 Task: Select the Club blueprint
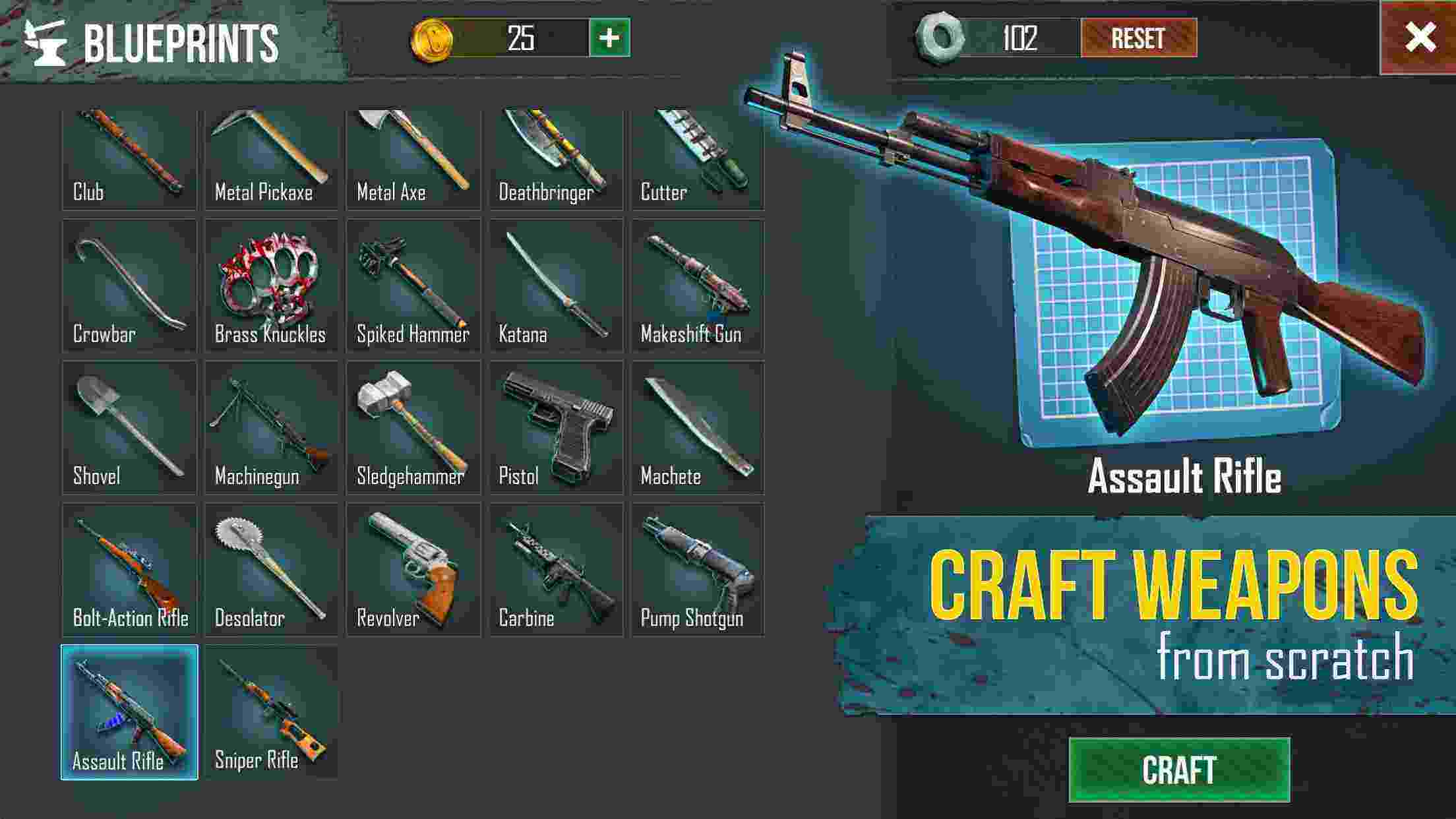tap(130, 160)
